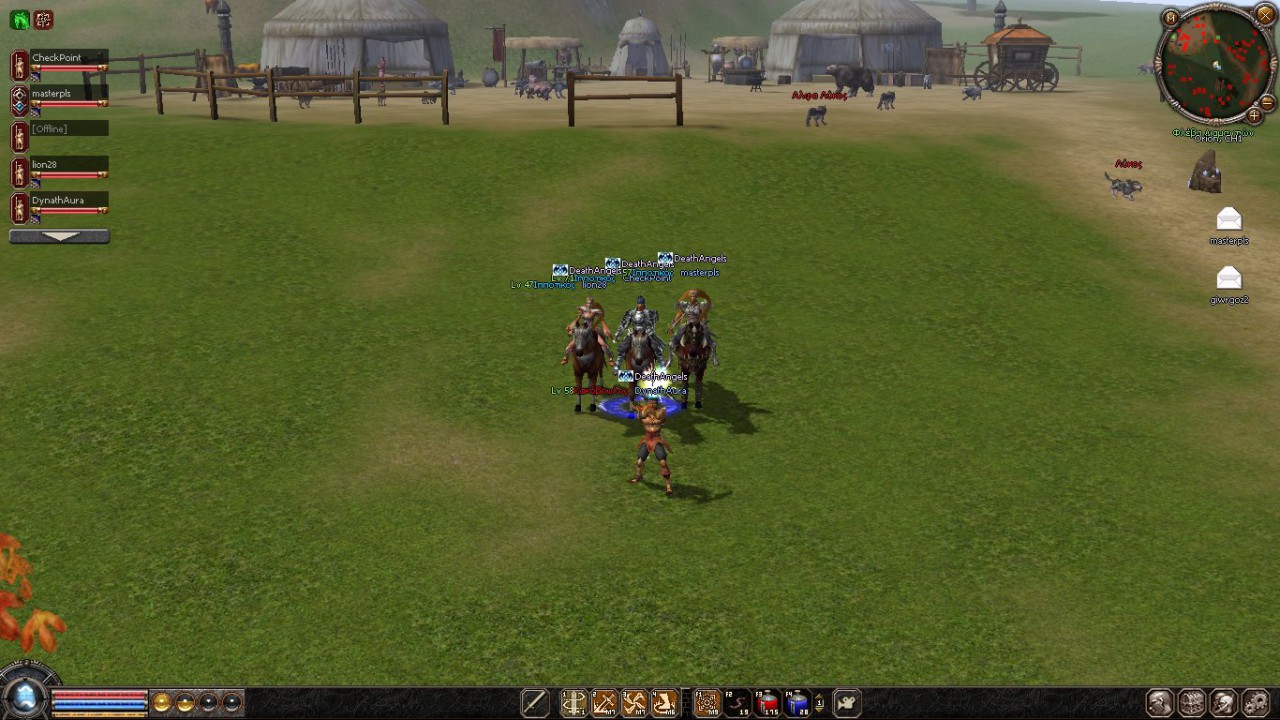The image size is (1280, 720).
Task: Click the red buff icon beside the horse
Action: (43, 20)
